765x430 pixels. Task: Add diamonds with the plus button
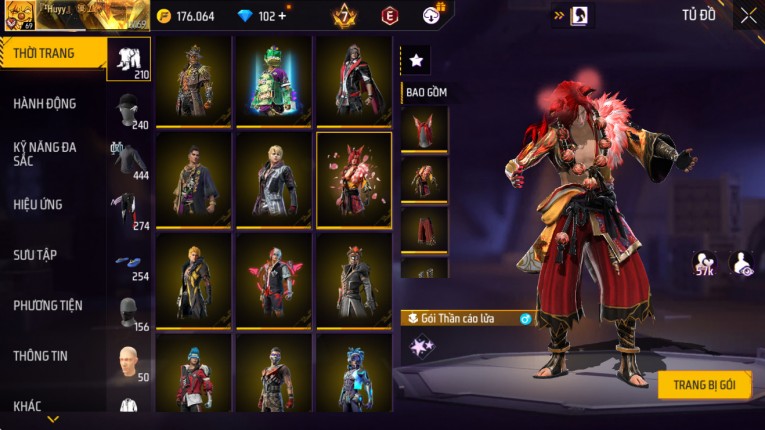282,16
